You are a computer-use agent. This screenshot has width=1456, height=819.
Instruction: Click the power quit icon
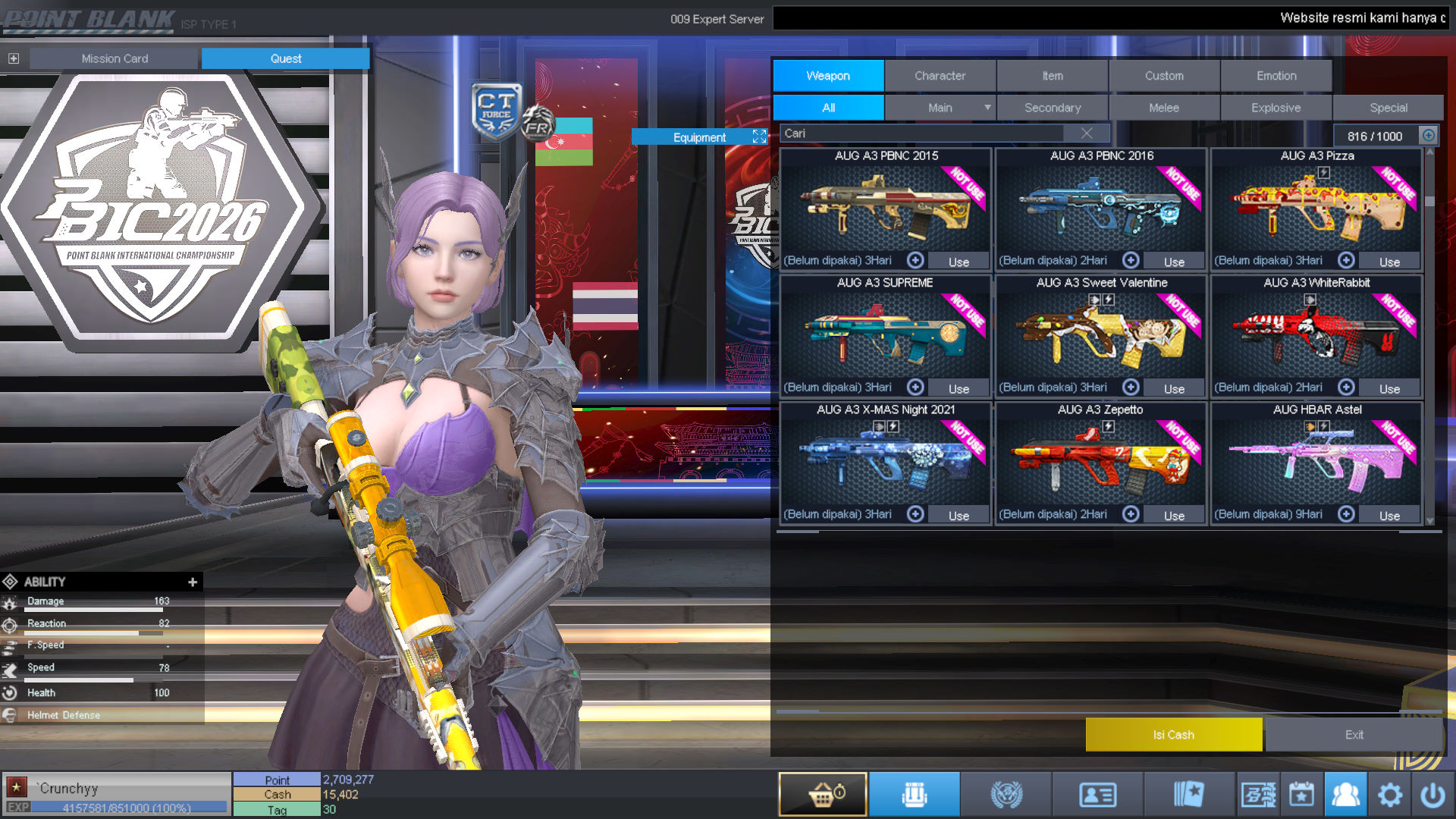(1432, 795)
